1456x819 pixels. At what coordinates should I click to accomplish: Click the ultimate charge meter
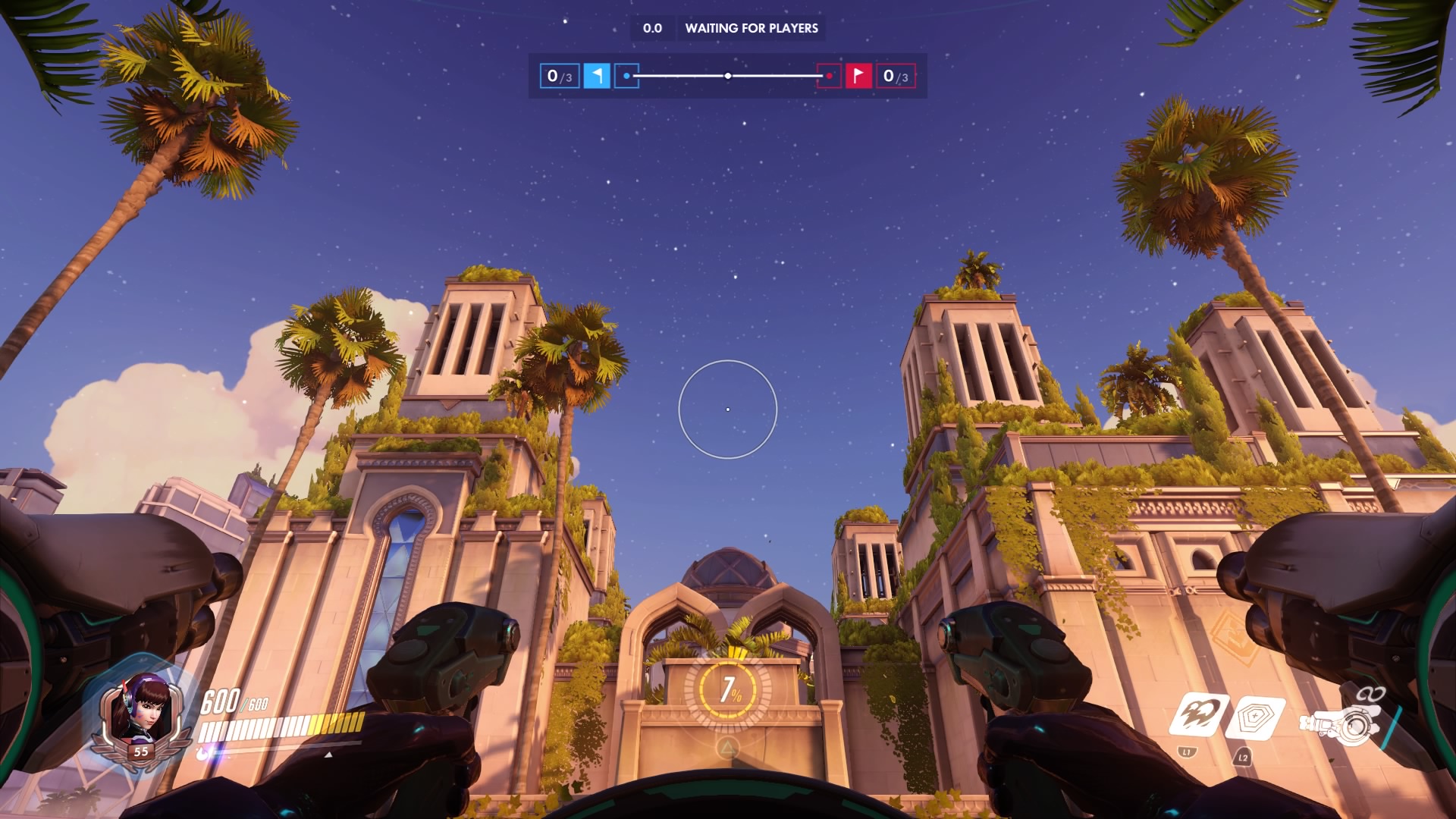[728, 689]
